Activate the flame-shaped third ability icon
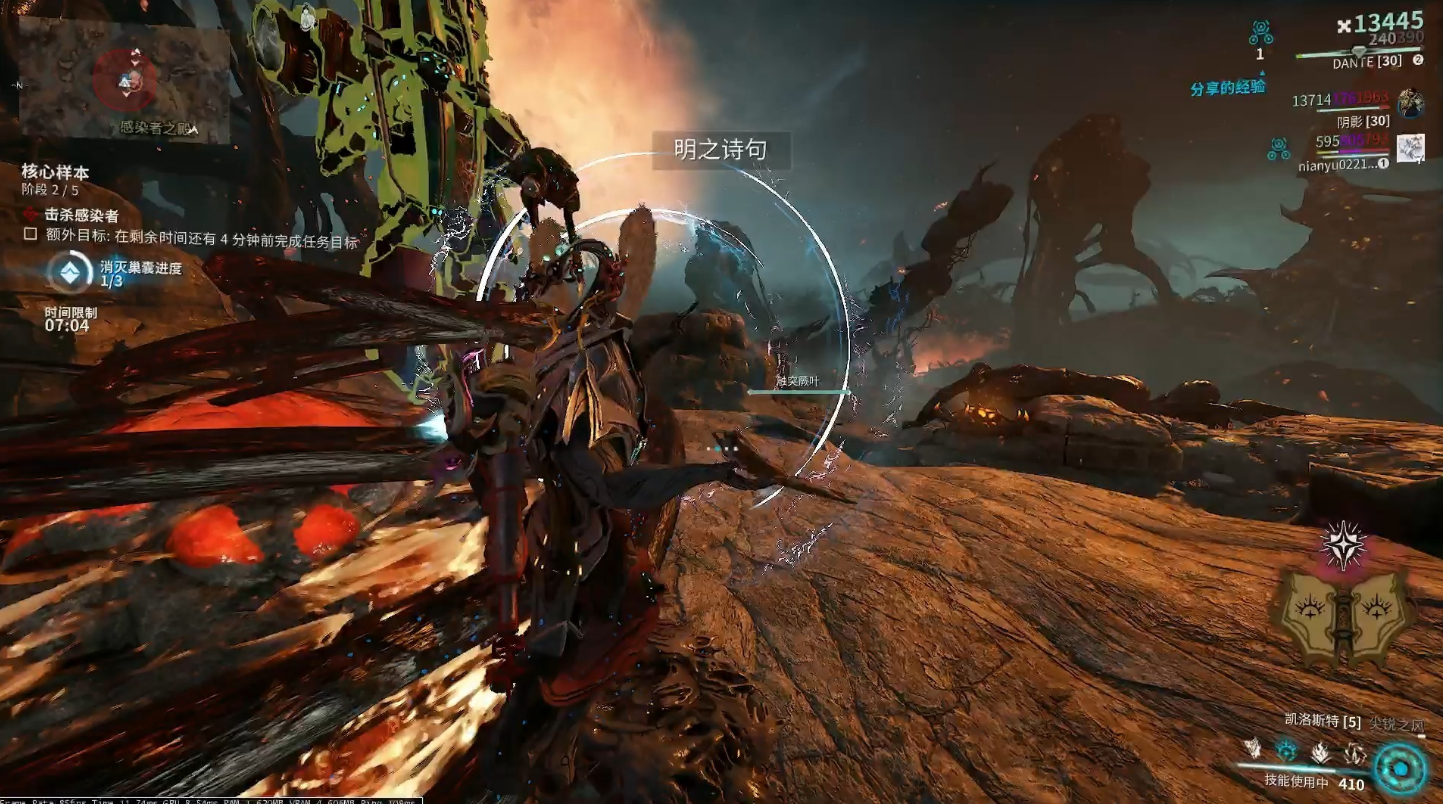Screen dimensions: 1443x804 click(x=1321, y=750)
